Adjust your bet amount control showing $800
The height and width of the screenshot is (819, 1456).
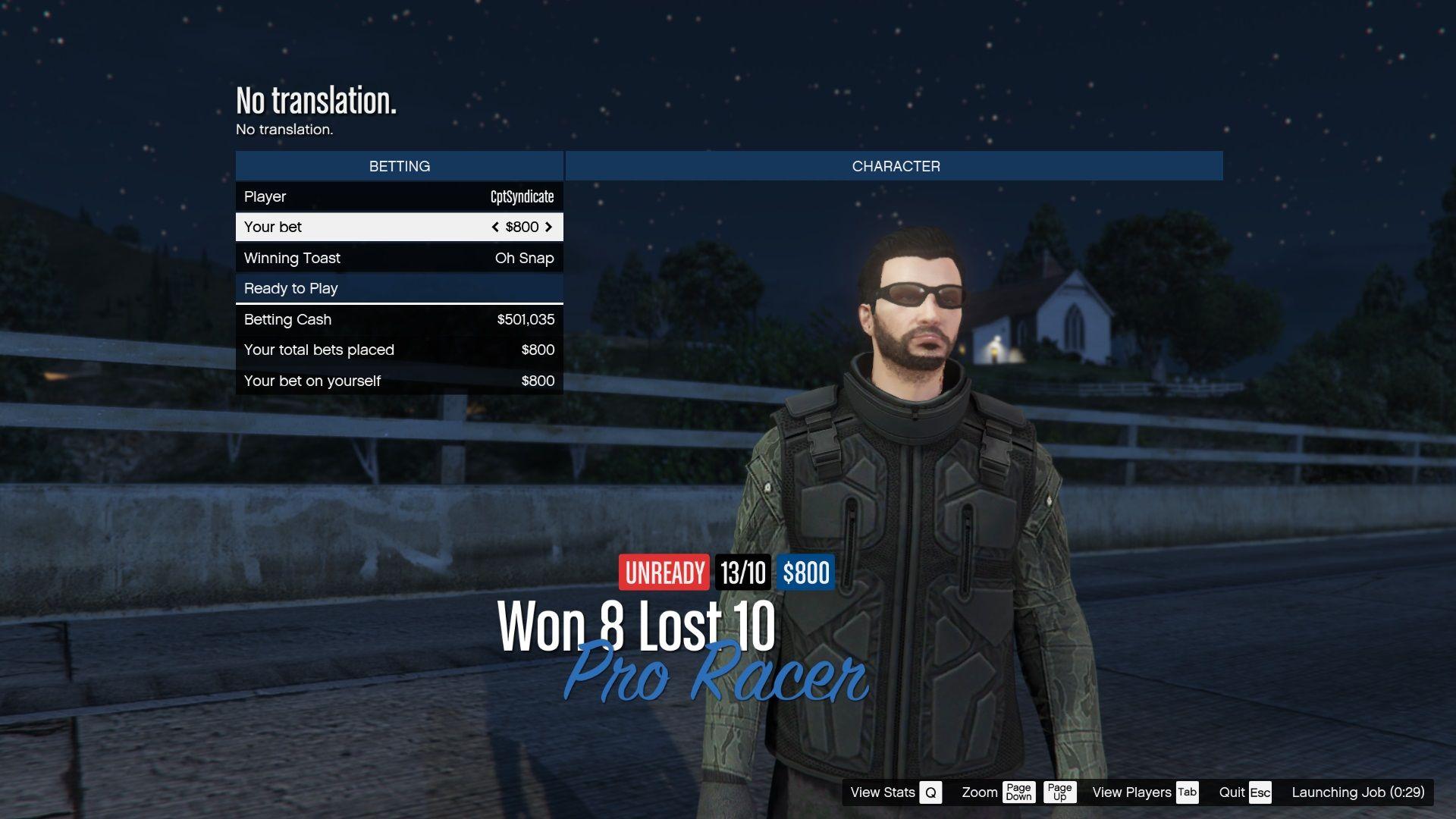(521, 227)
